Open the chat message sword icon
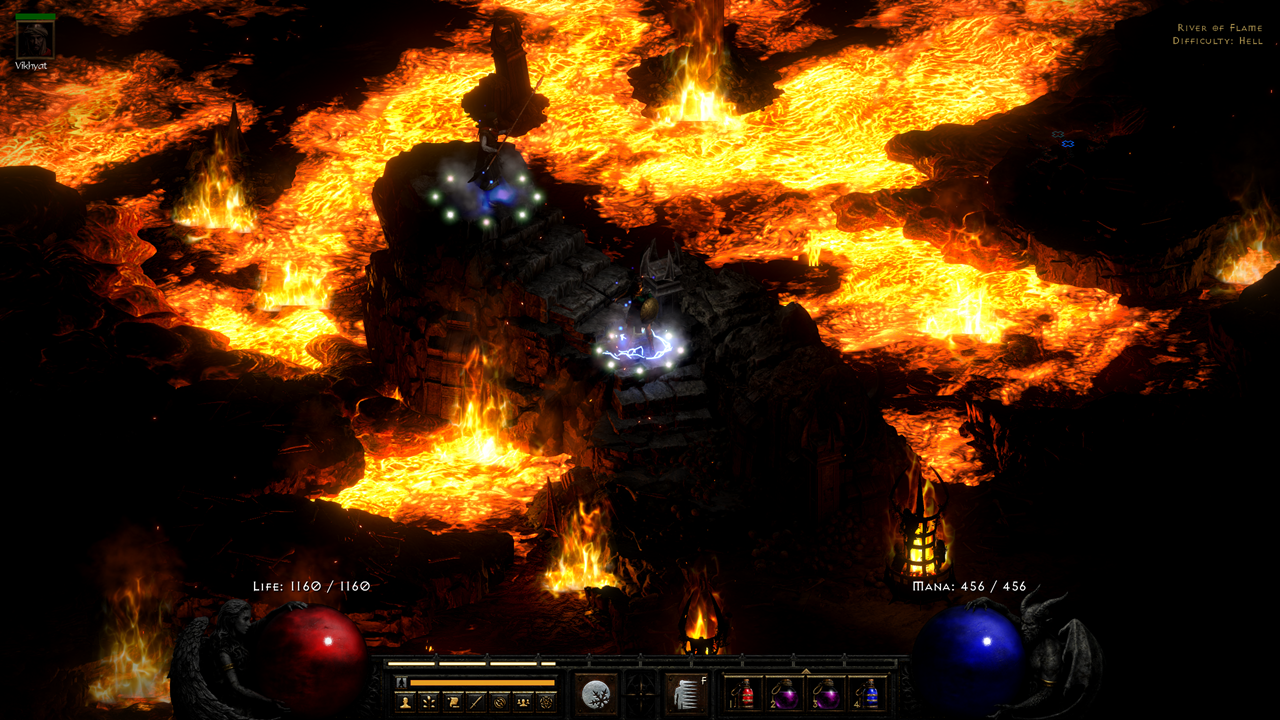 [x=475, y=701]
